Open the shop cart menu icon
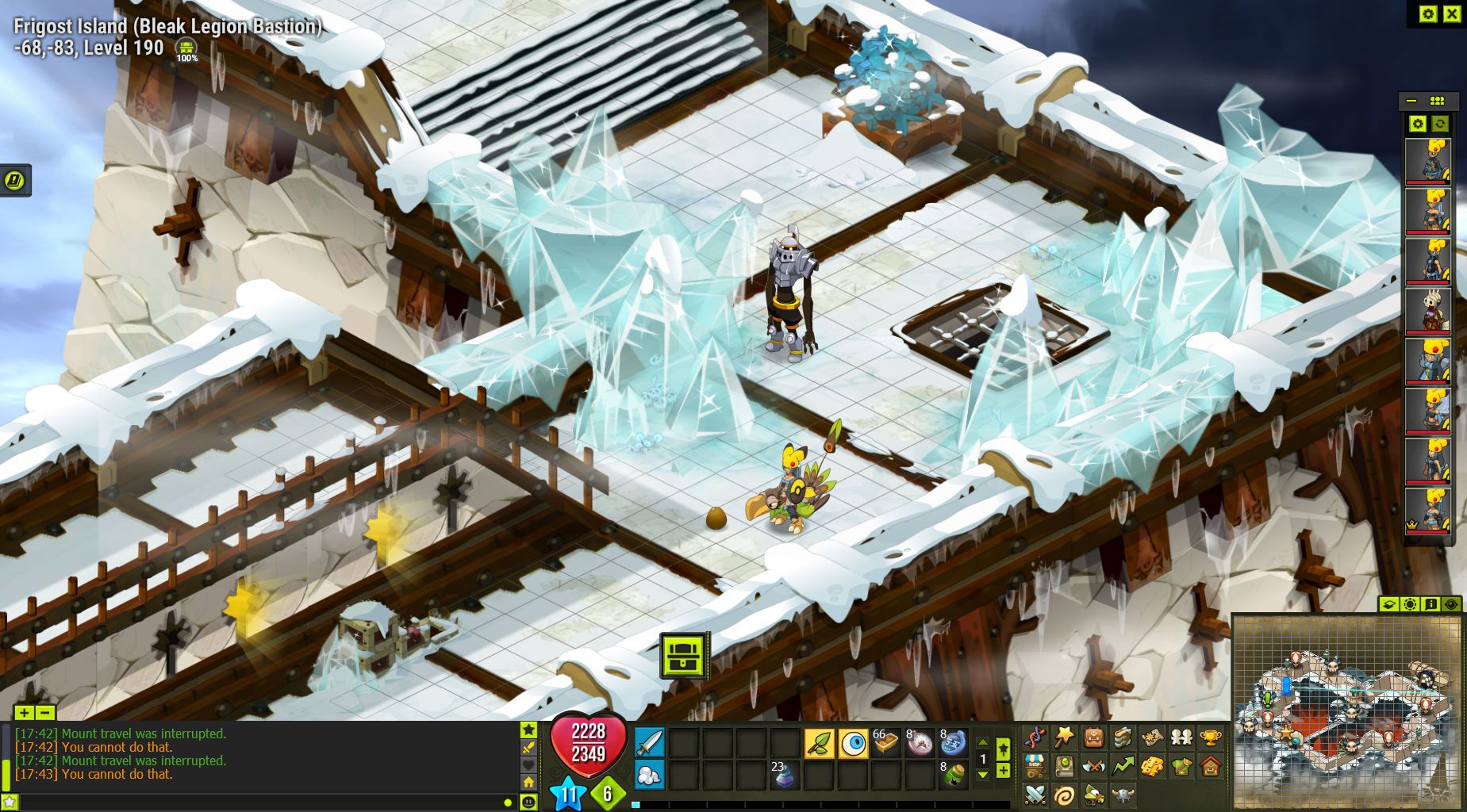 click(1034, 767)
